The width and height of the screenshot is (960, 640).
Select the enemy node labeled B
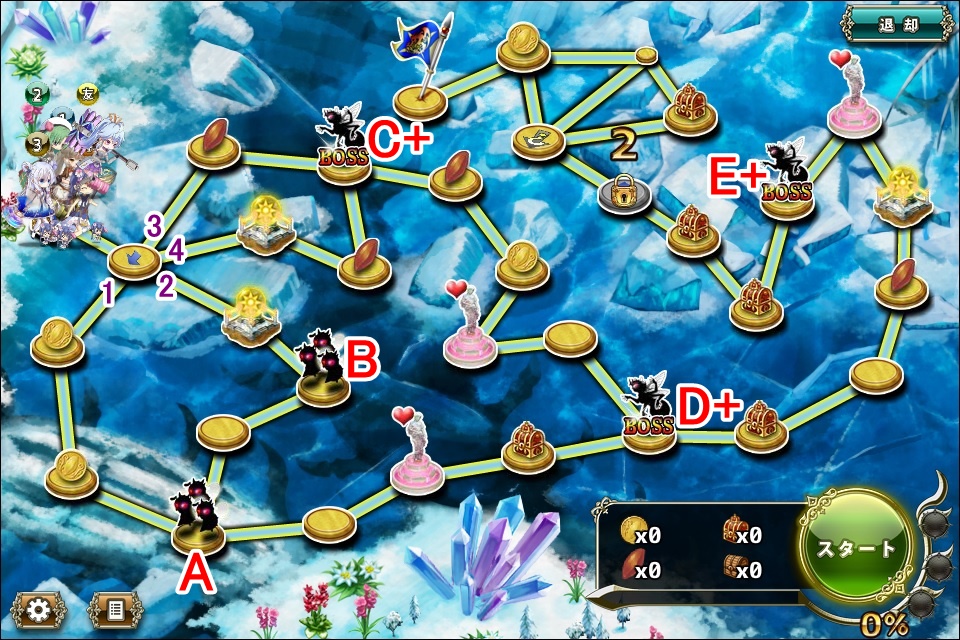coord(323,383)
